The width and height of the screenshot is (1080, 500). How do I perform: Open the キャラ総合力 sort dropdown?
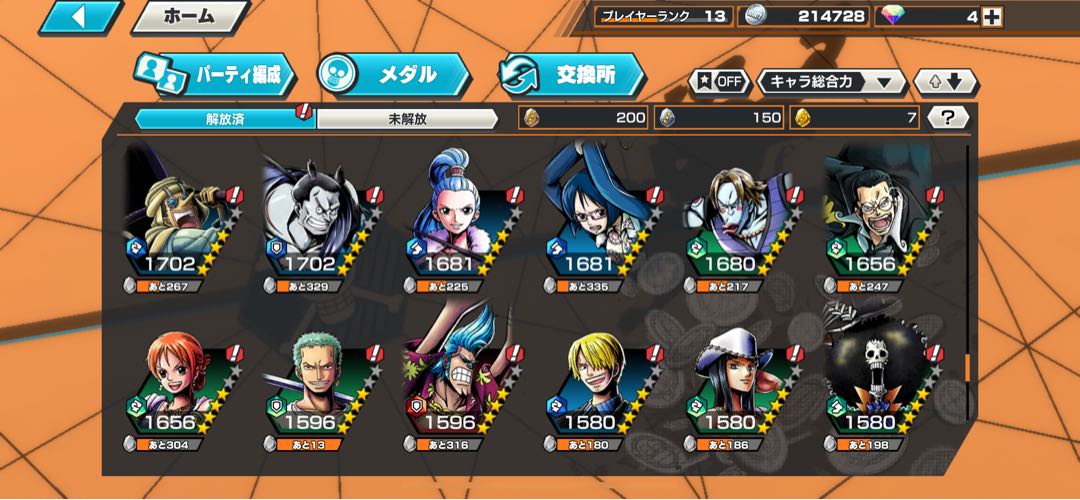pyautogui.click(x=831, y=82)
